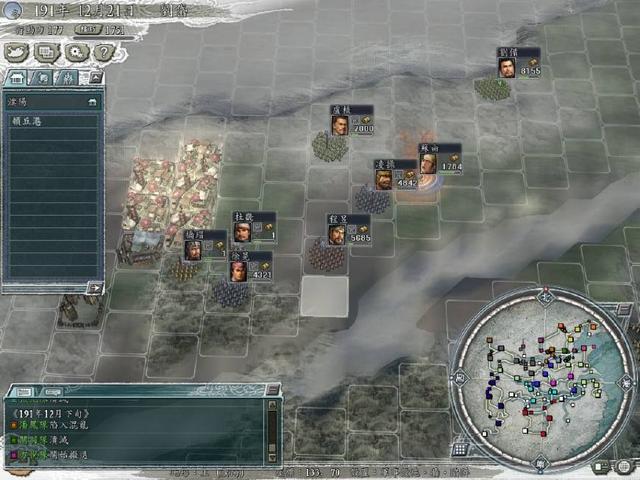This screenshot has width=640, height=480.
Task: Select the 濮陽 city header row
Action: point(50,101)
